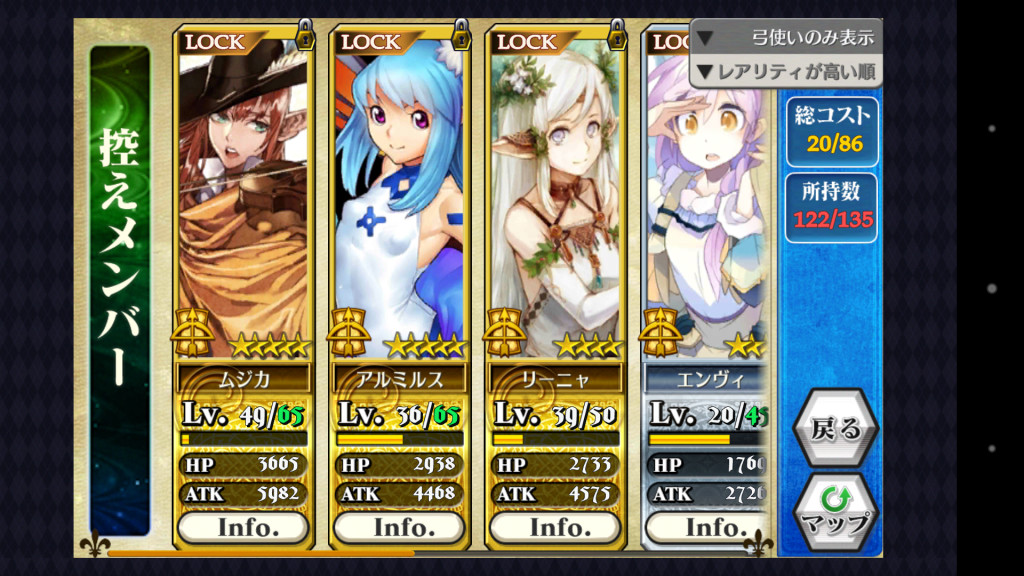Screen dimensions: 1024x576
Task: Change the レアリティが高い順 sort order
Action: (x=786, y=71)
